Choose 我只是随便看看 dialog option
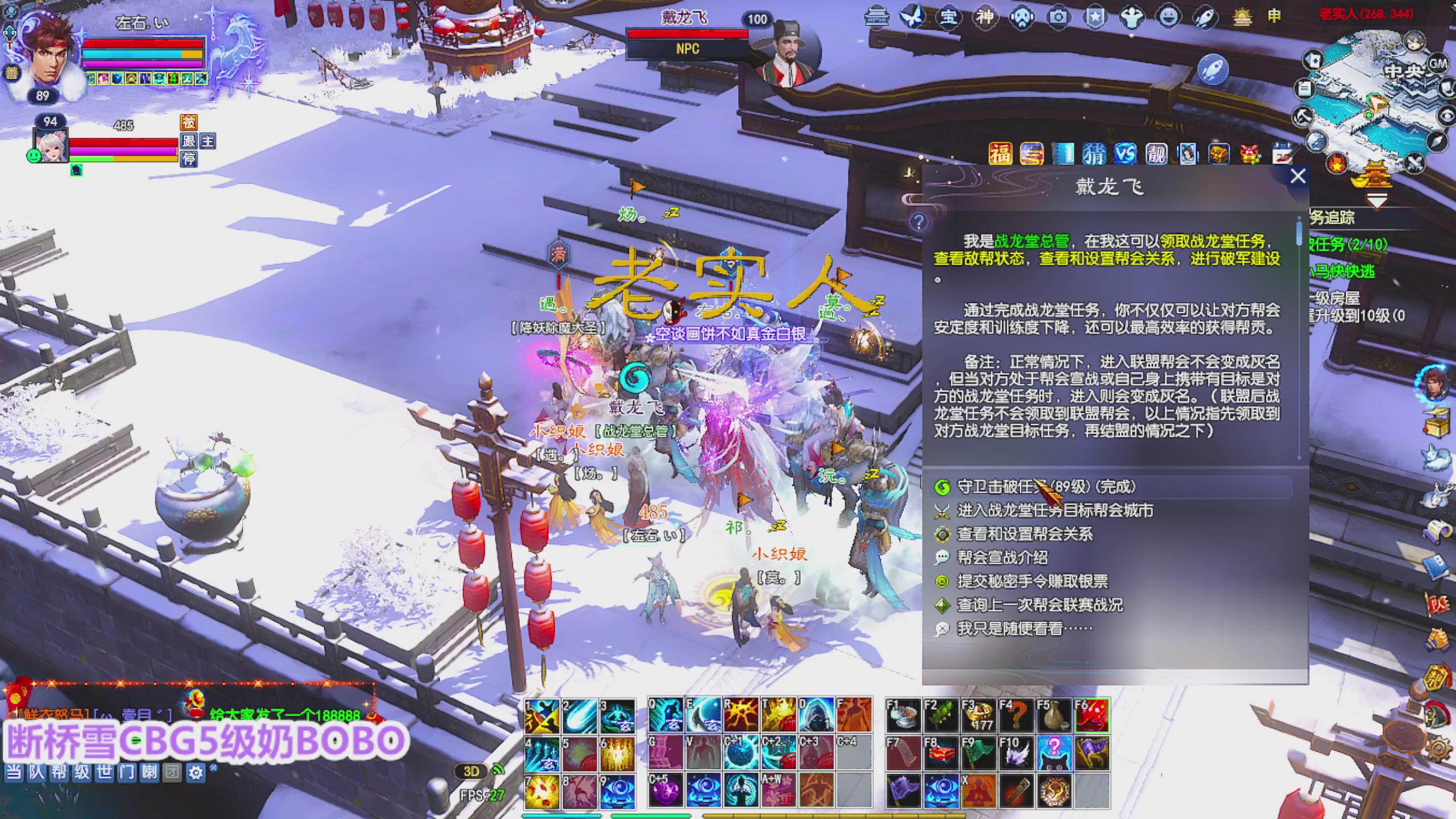This screenshot has width=1456, height=819. 1018,628
